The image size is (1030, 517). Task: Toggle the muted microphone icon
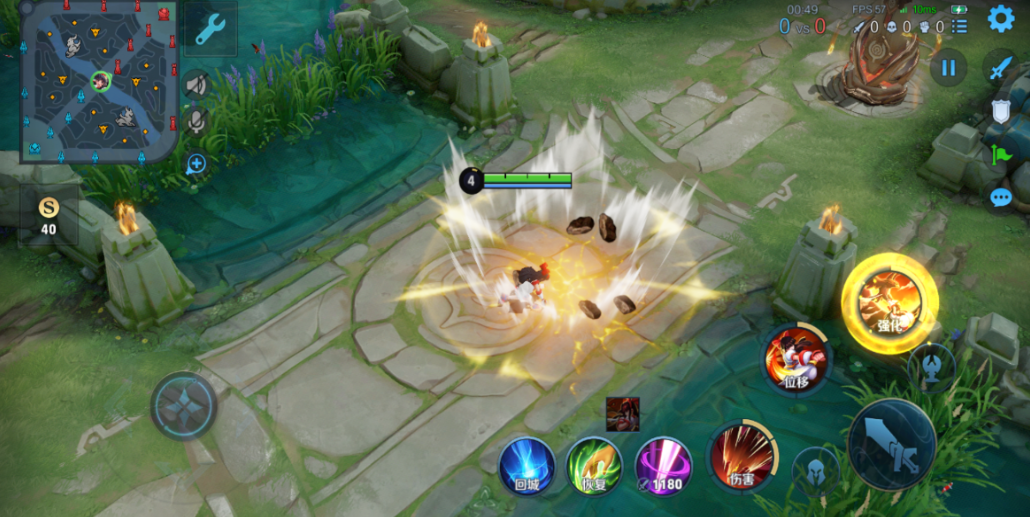[x=196, y=122]
